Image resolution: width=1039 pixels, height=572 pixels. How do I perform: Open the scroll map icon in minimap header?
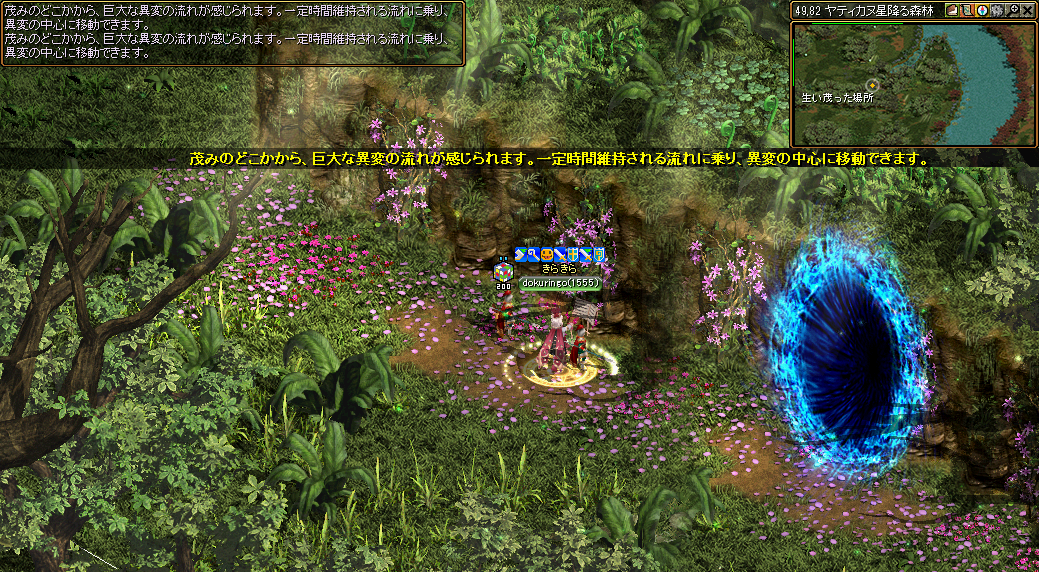pyautogui.click(x=967, y=10)
